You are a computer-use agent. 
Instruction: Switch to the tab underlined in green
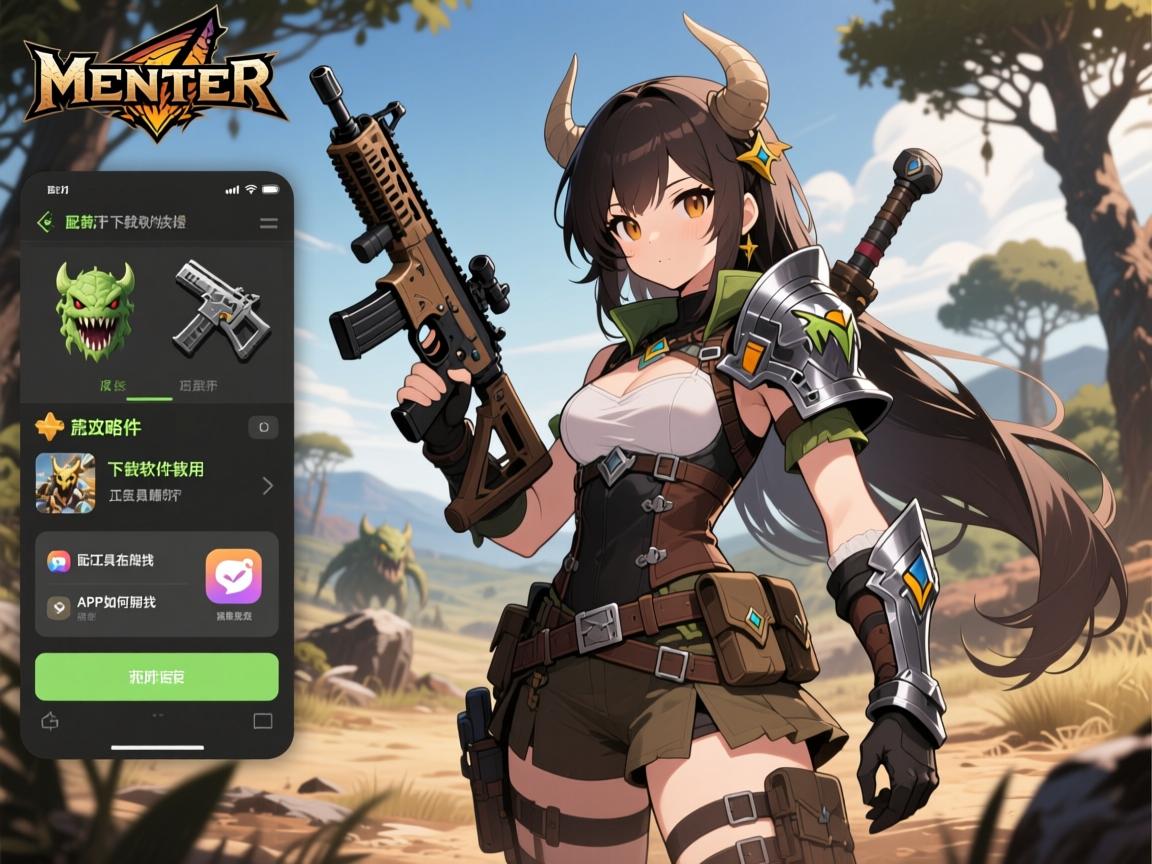[113, 385]
